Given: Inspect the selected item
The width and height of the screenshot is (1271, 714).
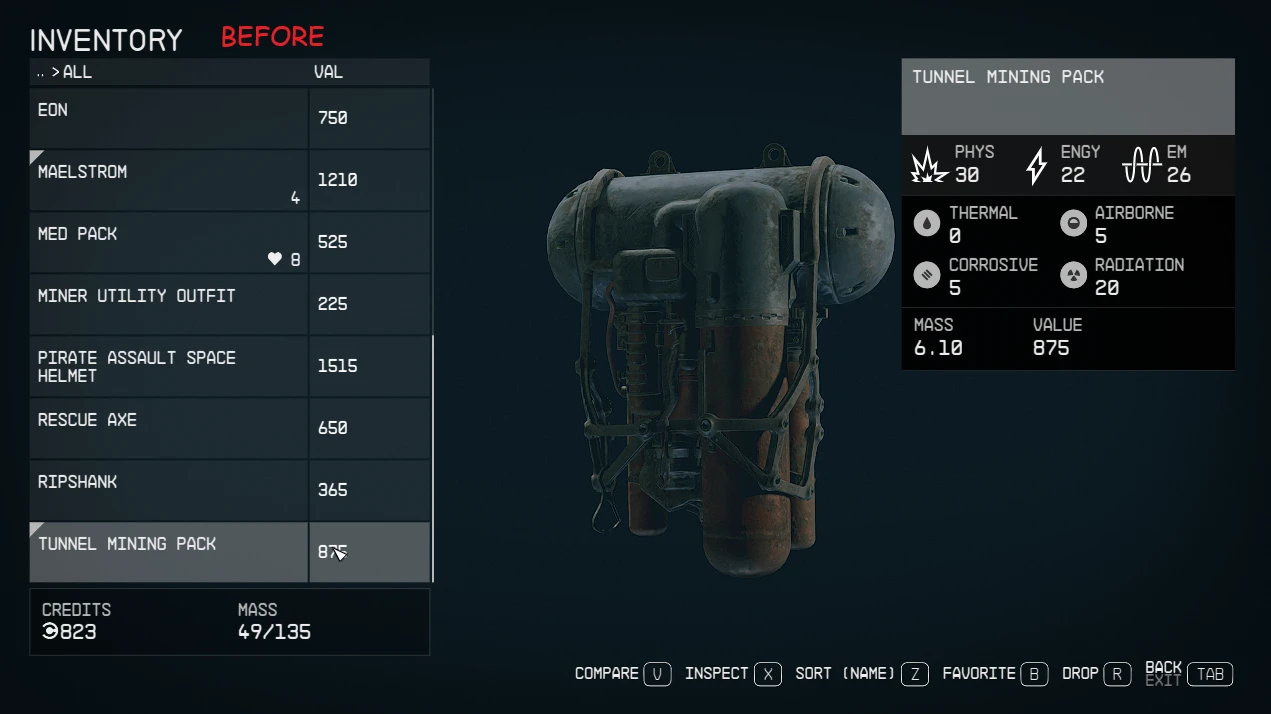Looking at the screenshot, I should pyautogui.click(x=733, y=674).
